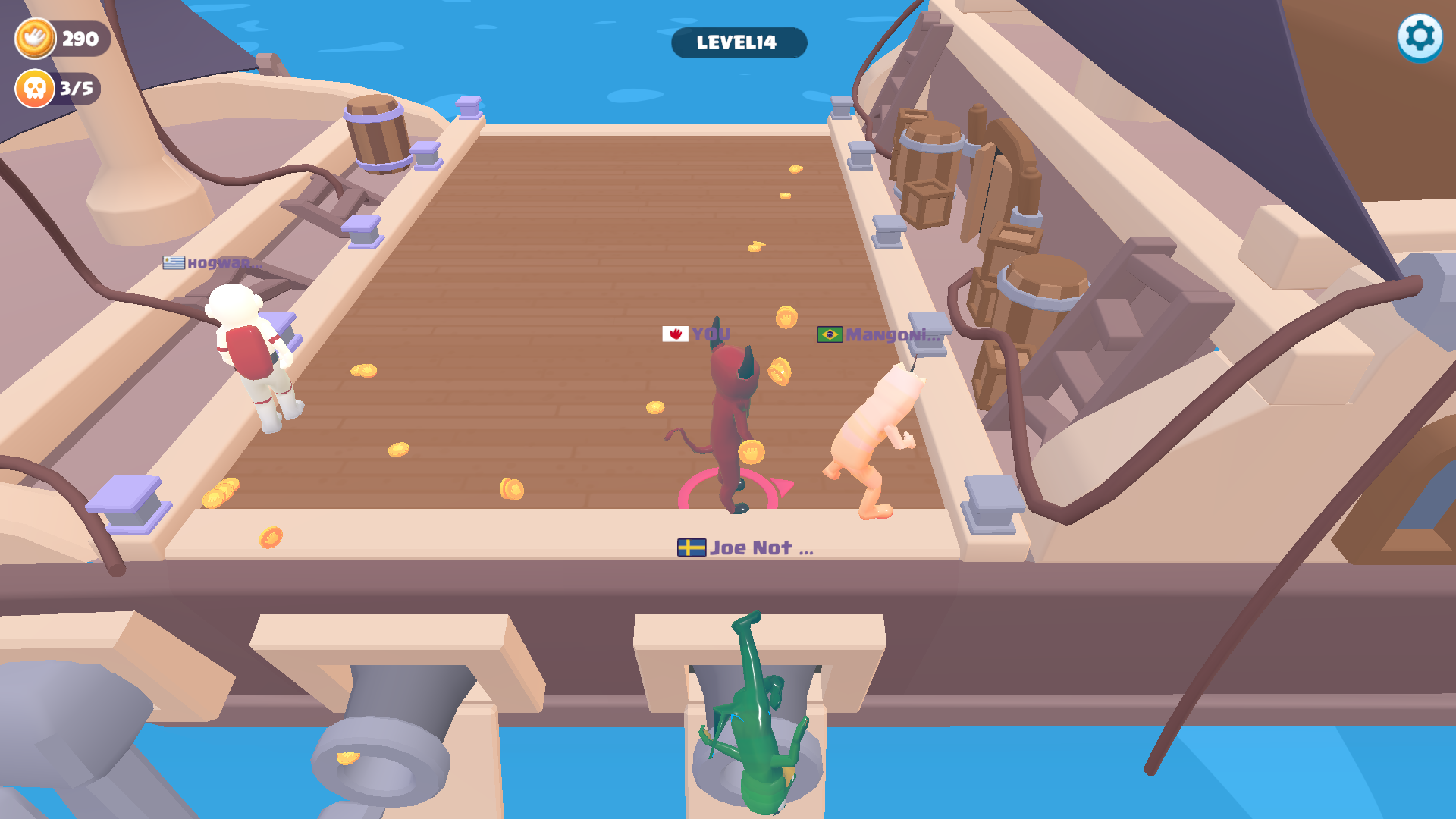Select the Brazil flag near Mangoni
The height and width of the screenshot is (819, 1456).
pos(830,334)
